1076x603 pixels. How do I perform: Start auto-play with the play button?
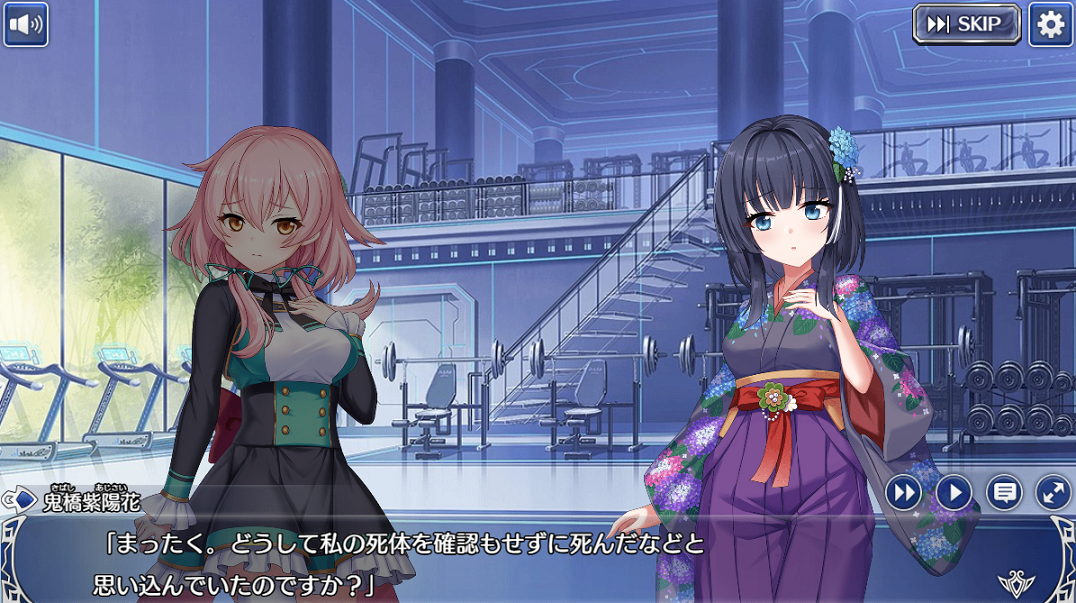click(954, 492)
